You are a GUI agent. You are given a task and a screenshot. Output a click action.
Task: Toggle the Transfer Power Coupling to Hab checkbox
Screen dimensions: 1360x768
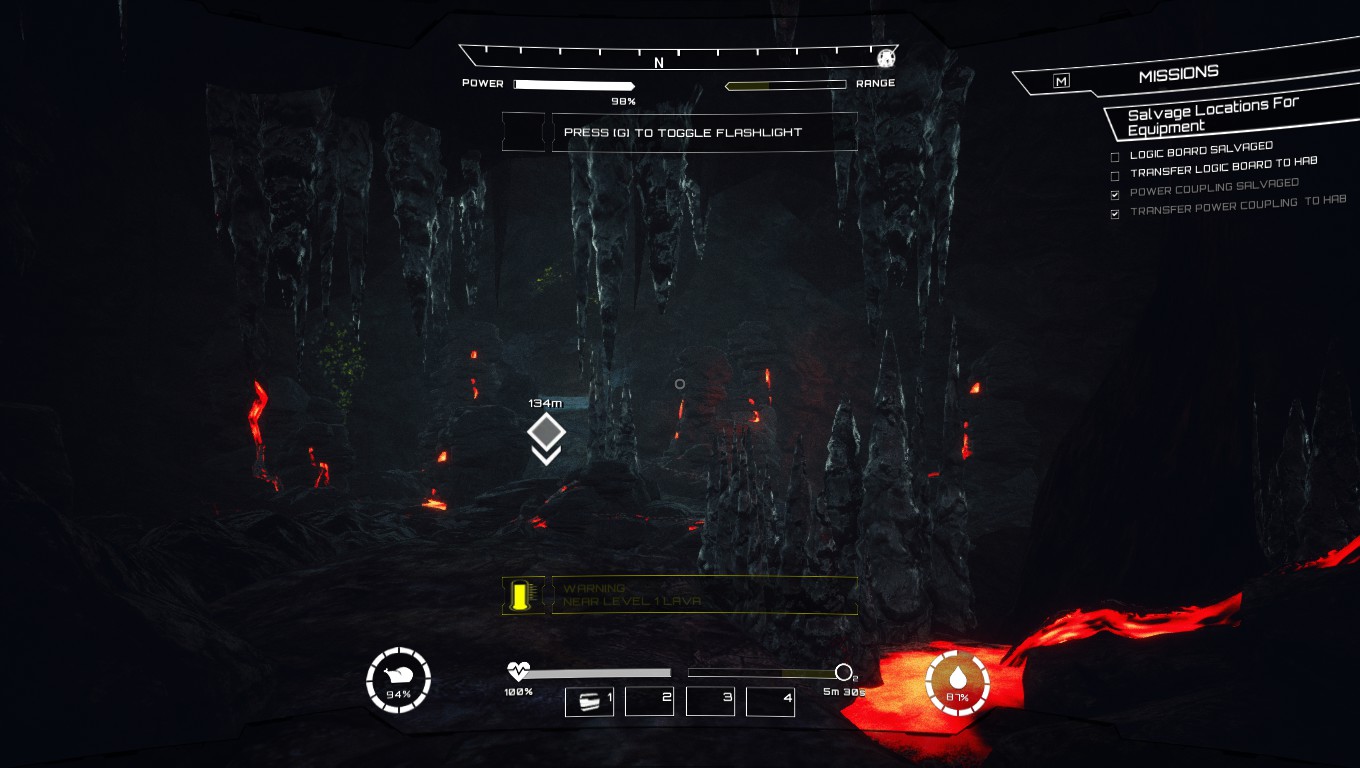[1115, 214]
